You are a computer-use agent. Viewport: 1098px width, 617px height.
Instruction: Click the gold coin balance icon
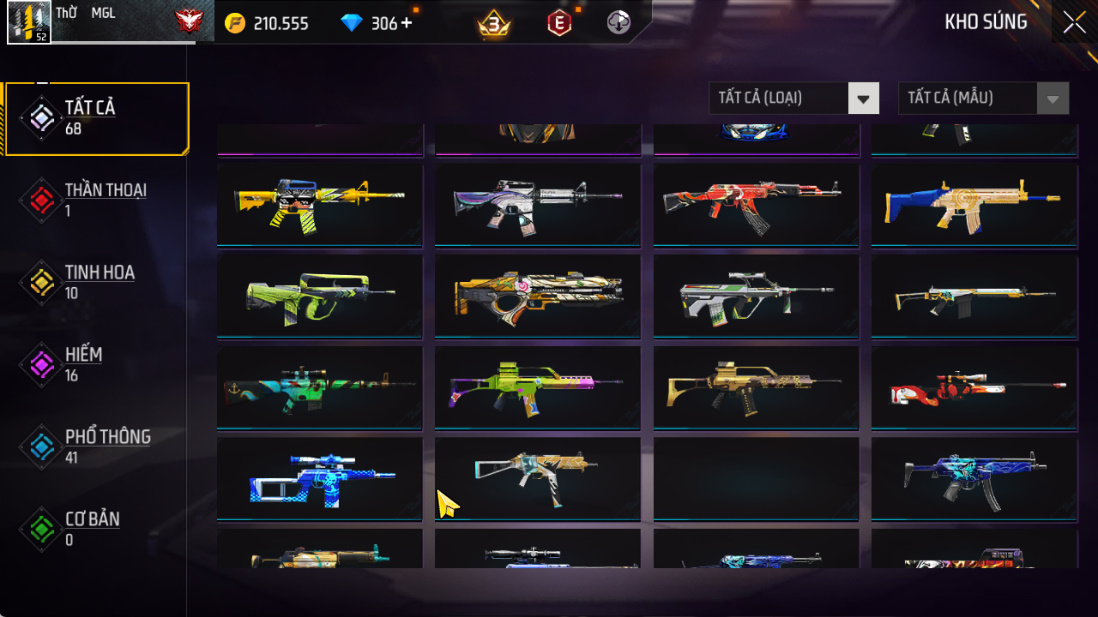tap(234, 23)
